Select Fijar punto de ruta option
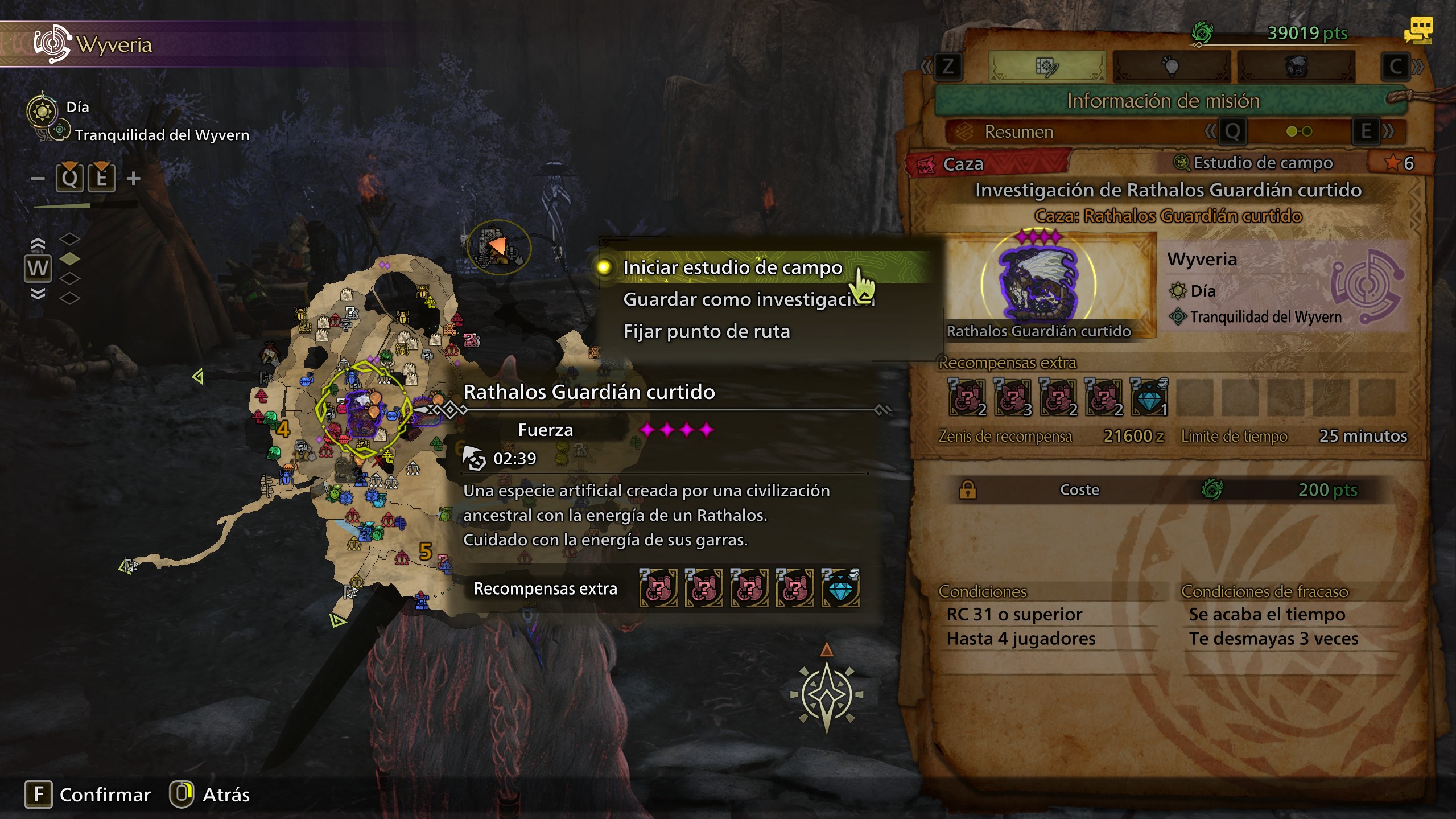Viewport: 1456px width, 819px height. point(706,331)
